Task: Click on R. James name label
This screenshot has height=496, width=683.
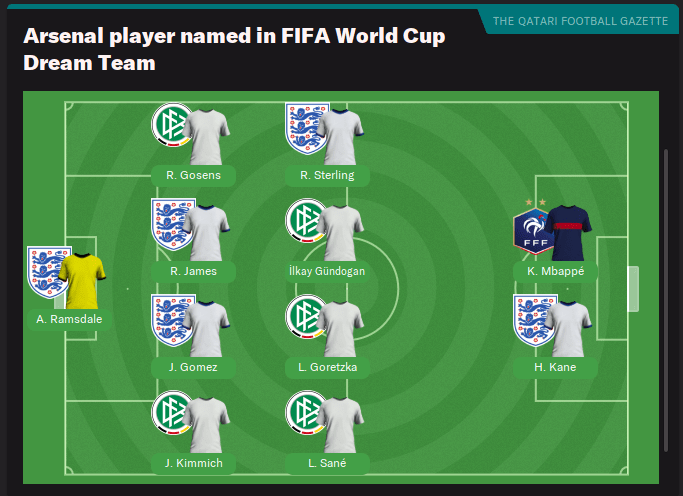Action: click(194, 271)
